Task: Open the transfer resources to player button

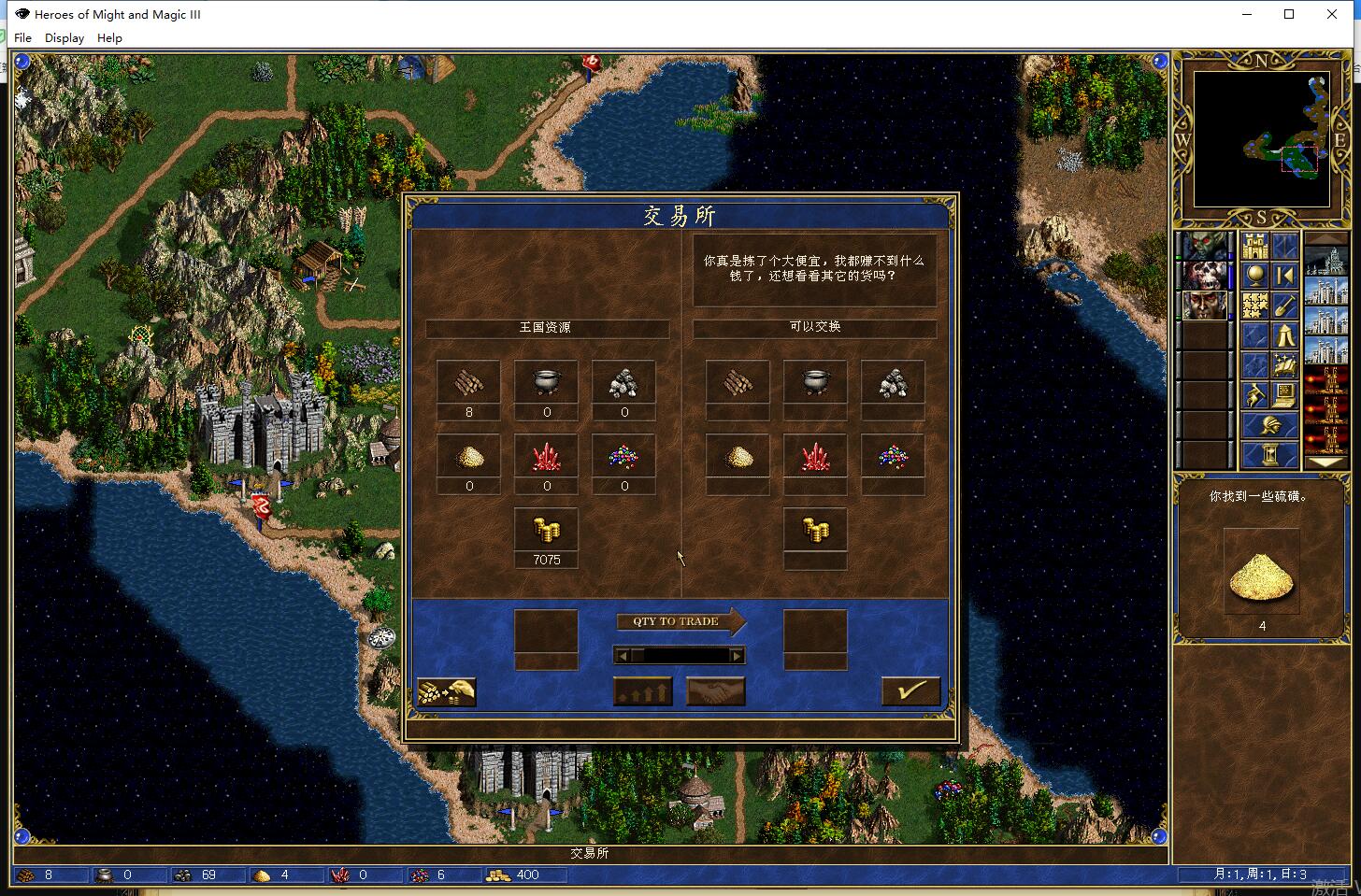Action: 446,691
